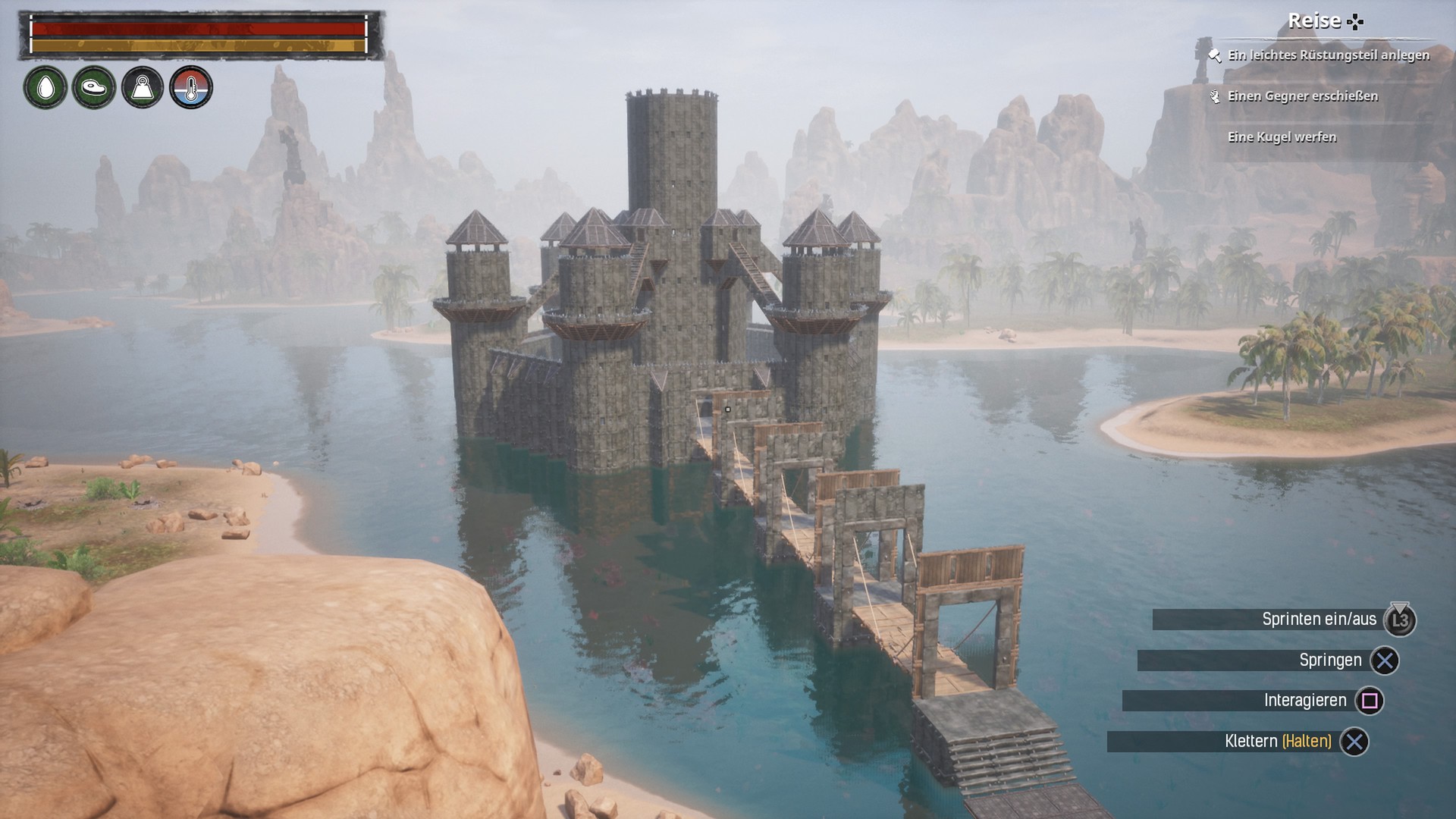Check the thermometer temperature icon
Image resolution: width=1456 pixels, height=819 pixels.
point(191,88)
